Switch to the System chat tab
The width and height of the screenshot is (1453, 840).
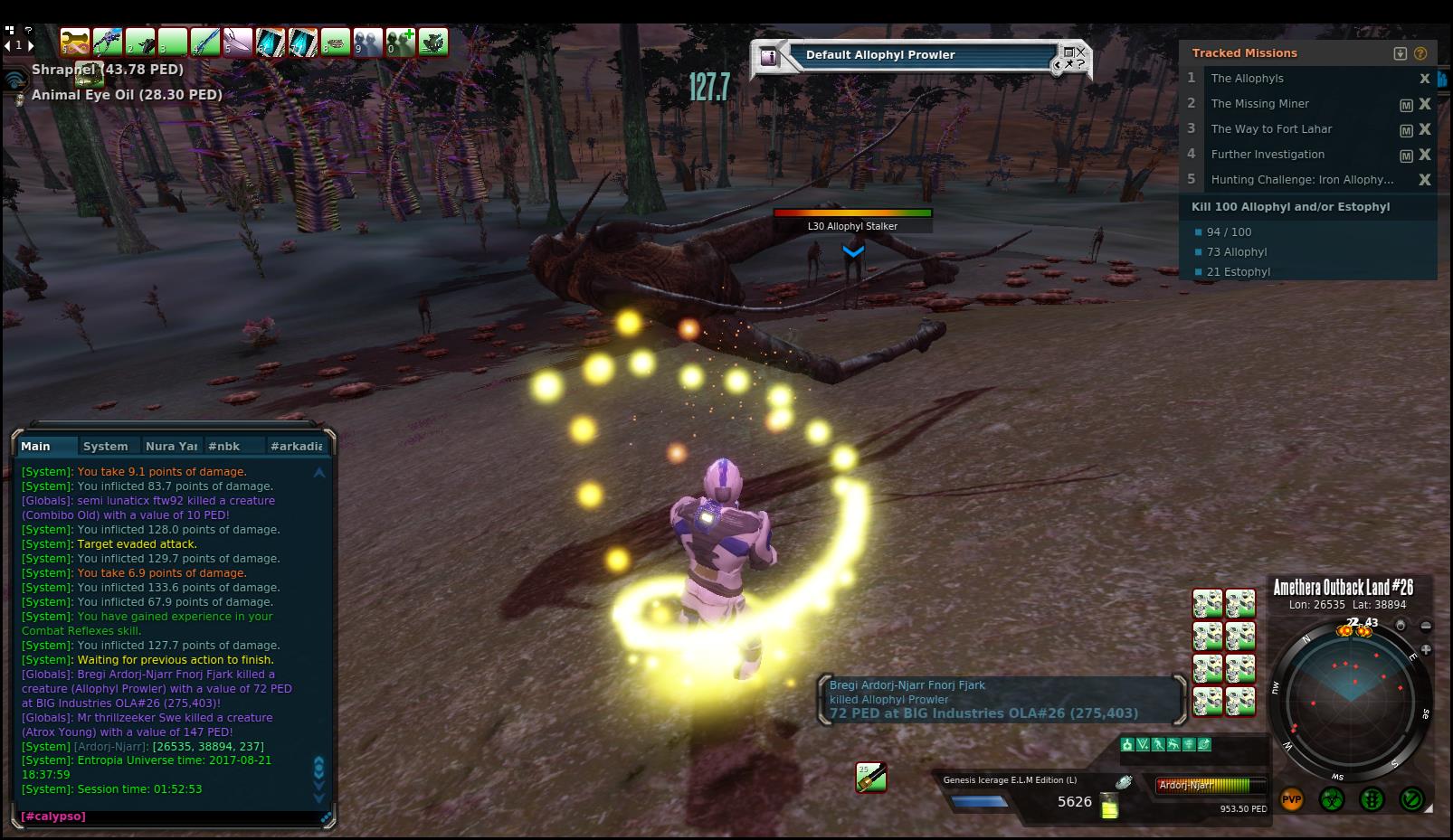105,446
